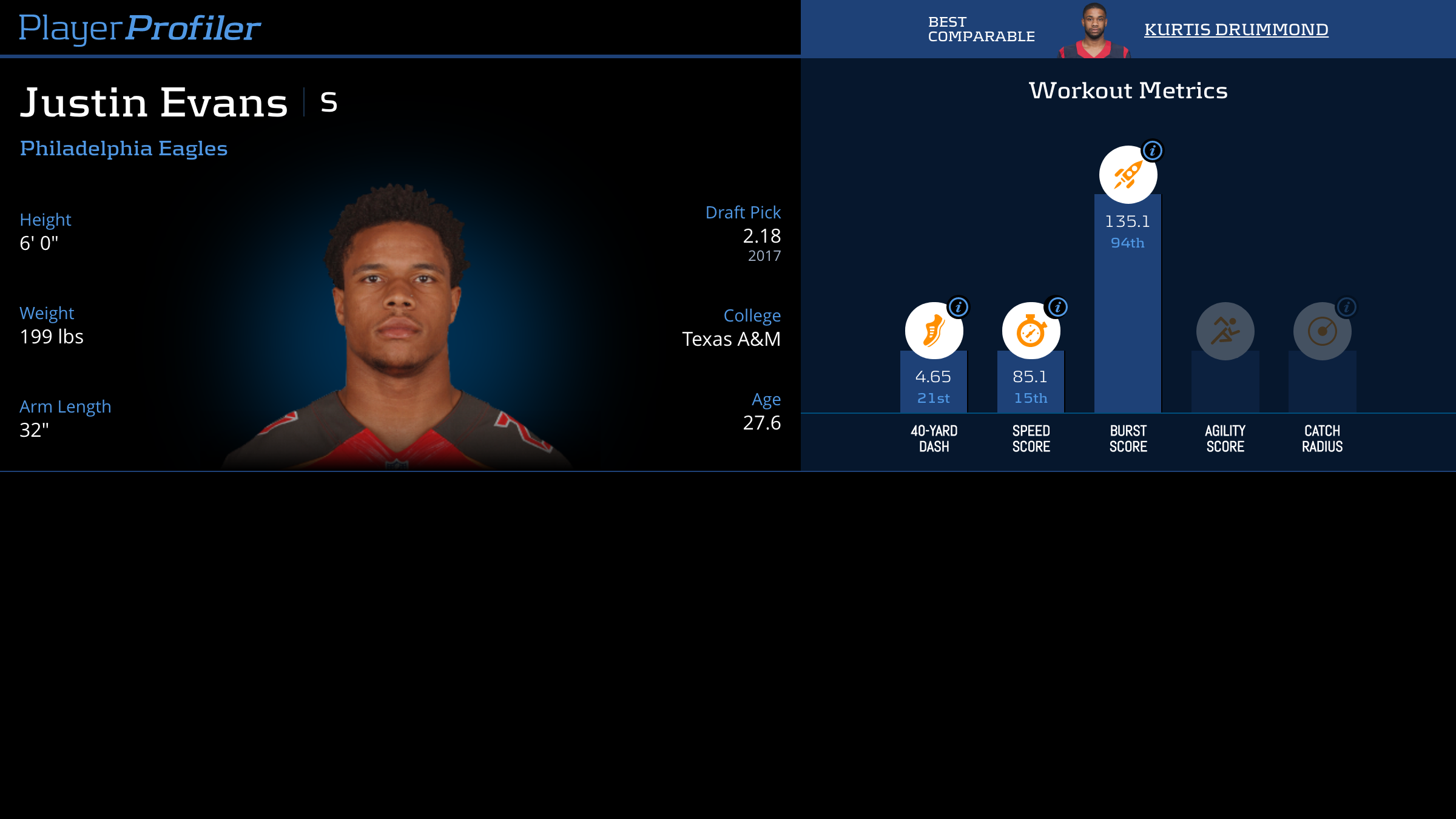Show info for the Catch Radius metric
Screen dimensions: 1456x819
tap(1346, 307)
